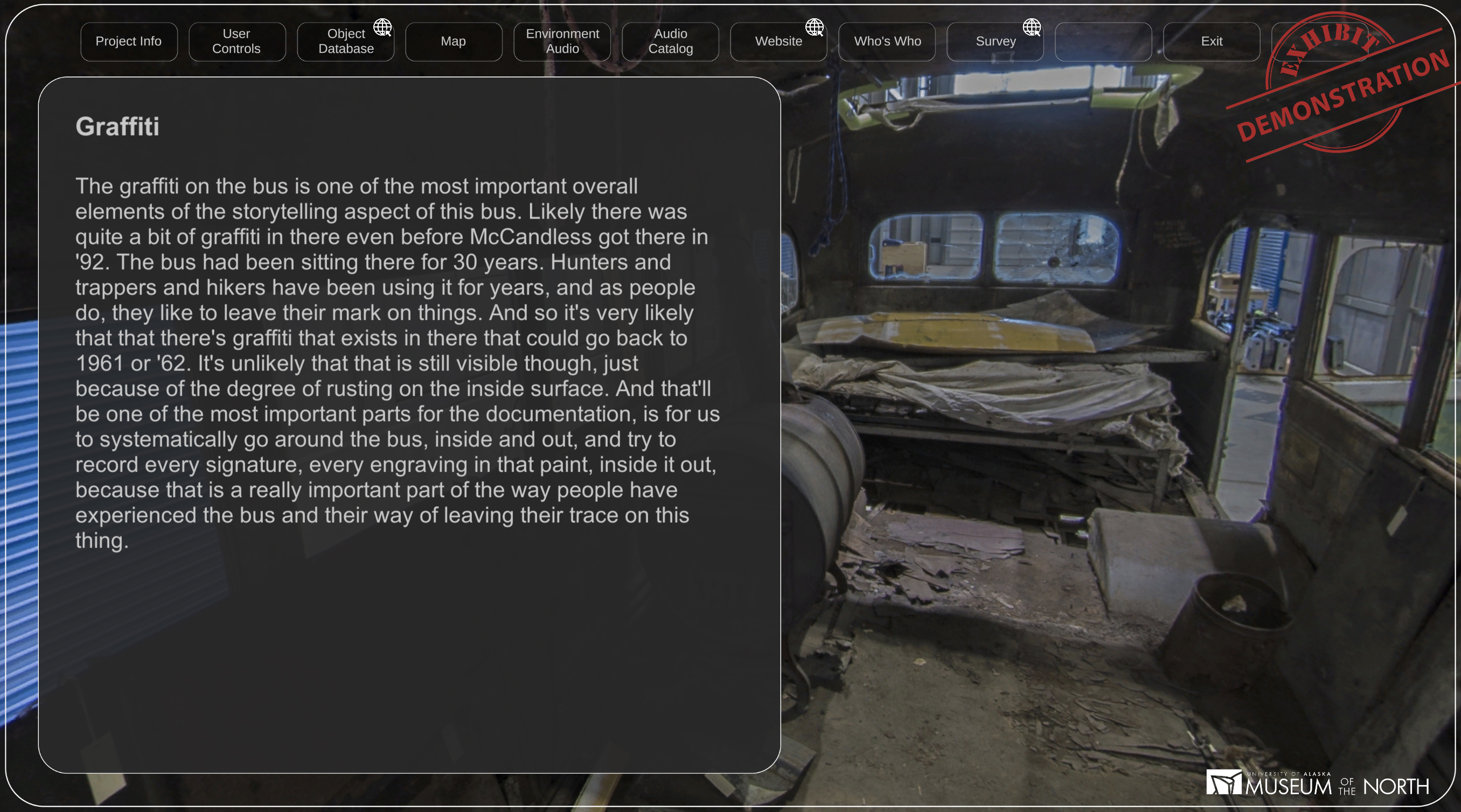Open the Who's Who section
Screen dimensions: 1461x812
[x=887, y=41]
